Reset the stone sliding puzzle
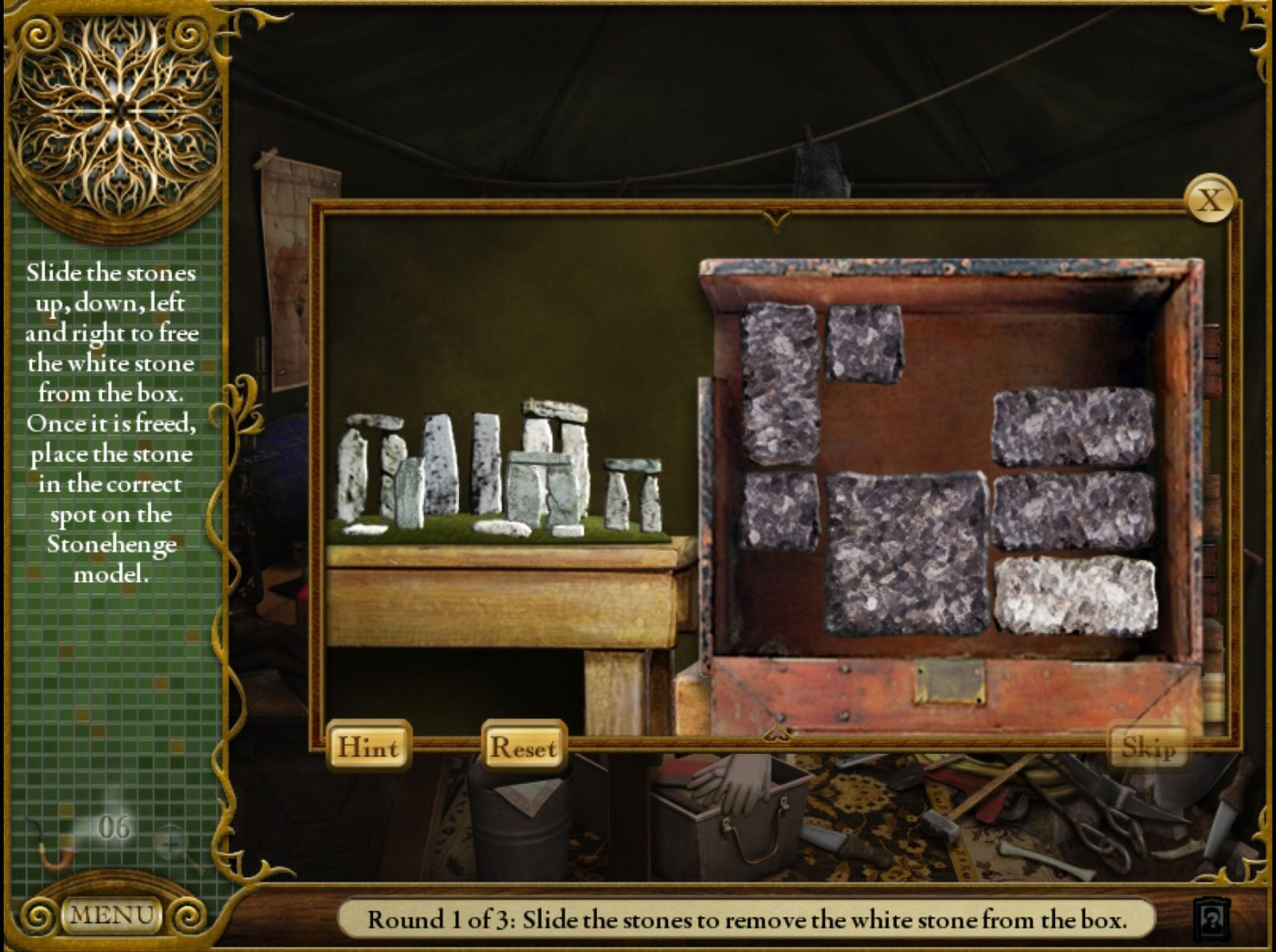The width and height of the screenshot is (1276, 952). click(x=524, y=748)
